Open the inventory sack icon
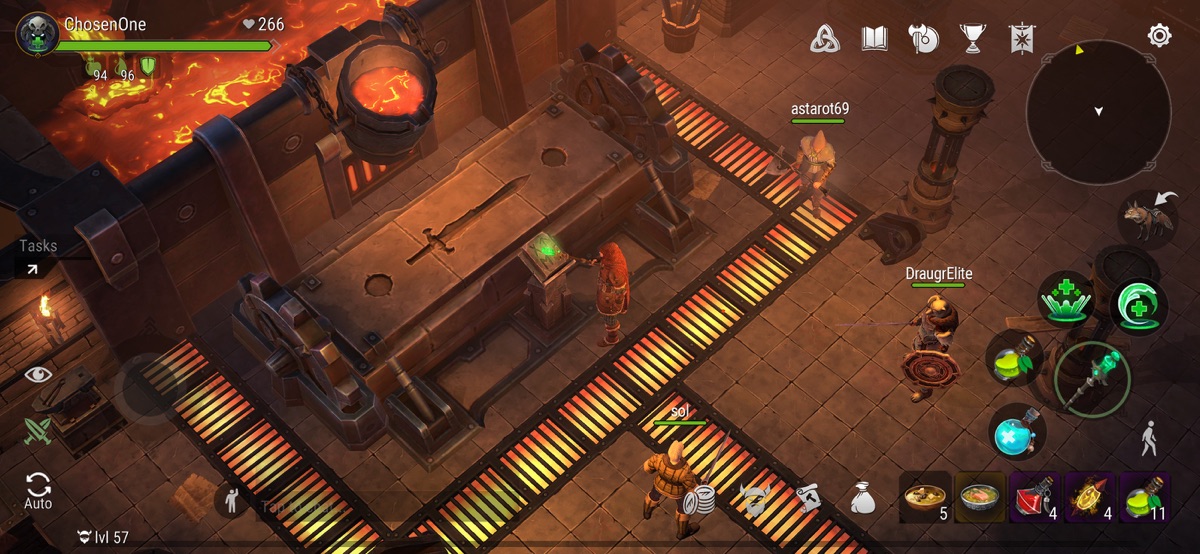The height and width of the screenshot is (554, 1200). [x=863, y=497]
